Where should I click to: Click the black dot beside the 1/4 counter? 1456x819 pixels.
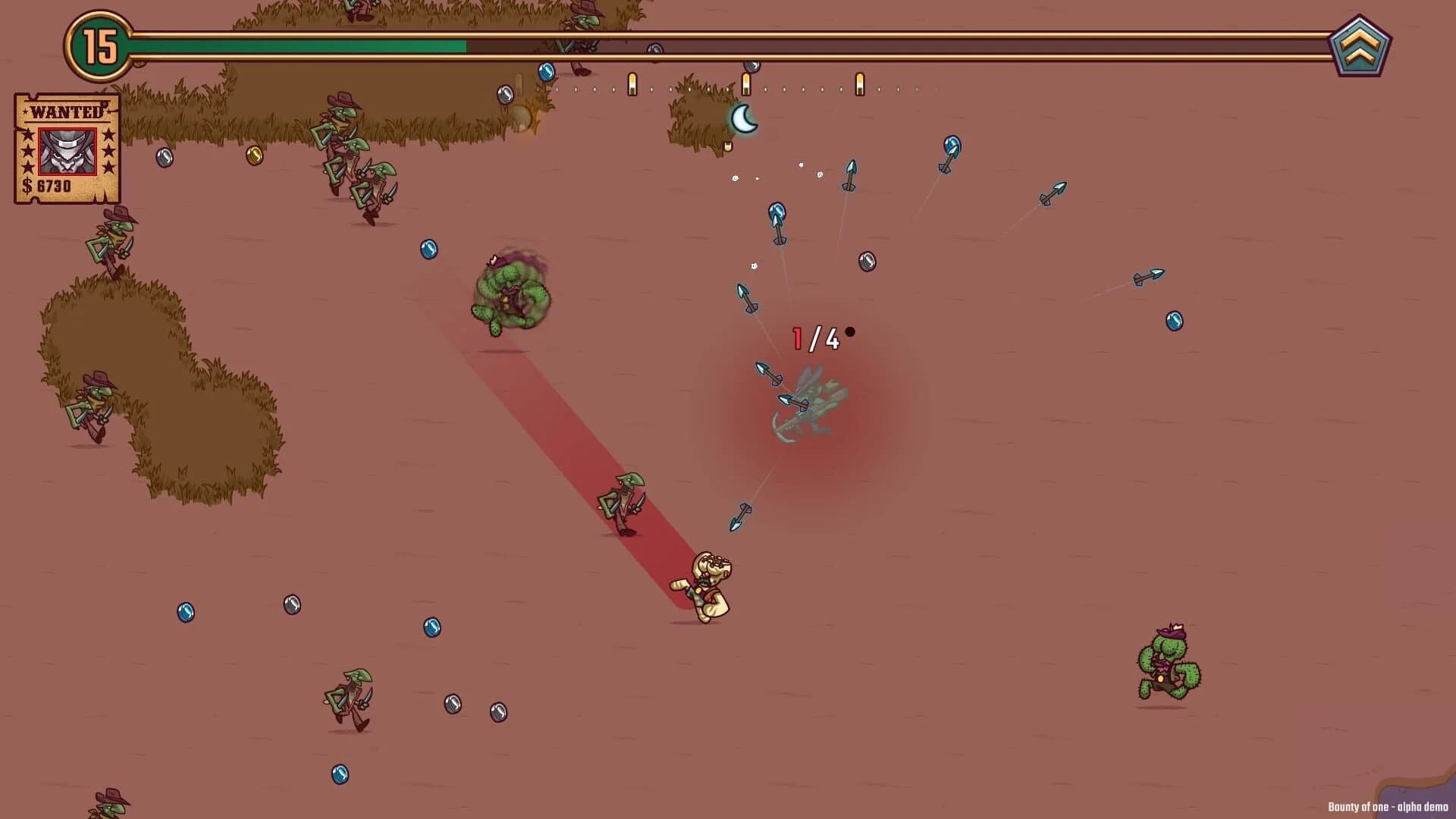click(x=849, y=331)
